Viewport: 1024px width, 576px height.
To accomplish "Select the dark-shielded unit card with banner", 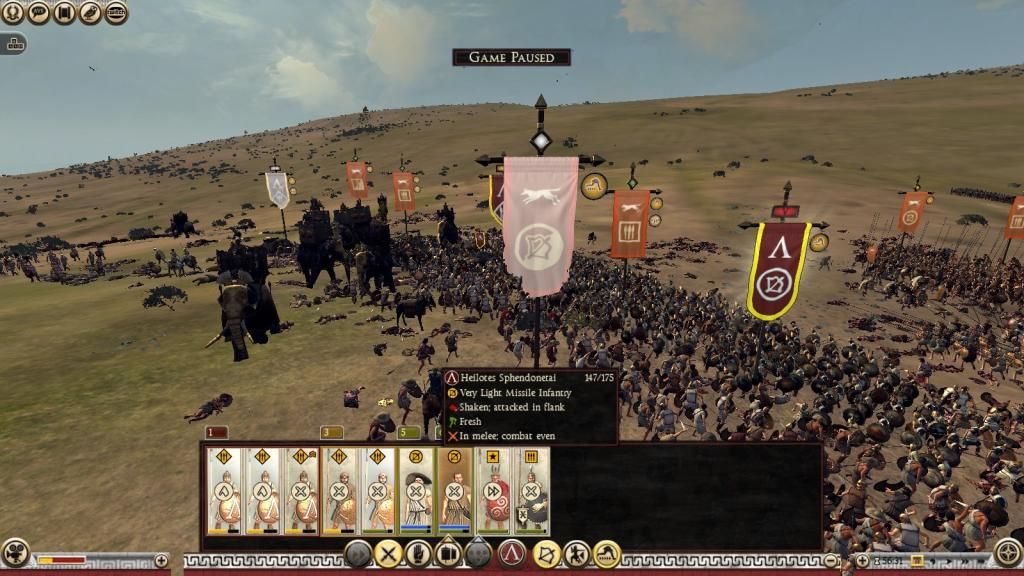I will pyautogui.click(x=531, y=490).
